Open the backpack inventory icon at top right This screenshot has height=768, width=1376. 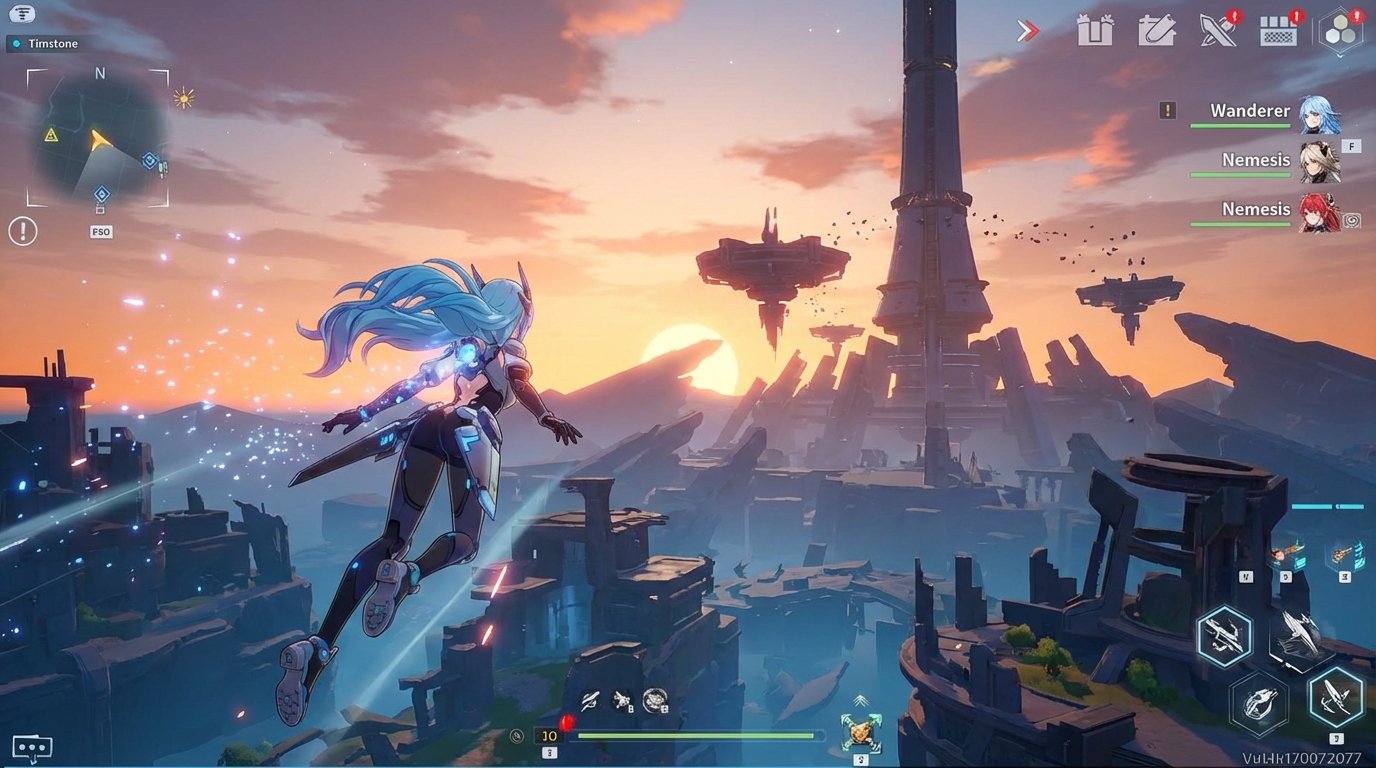pos(1281,30)
